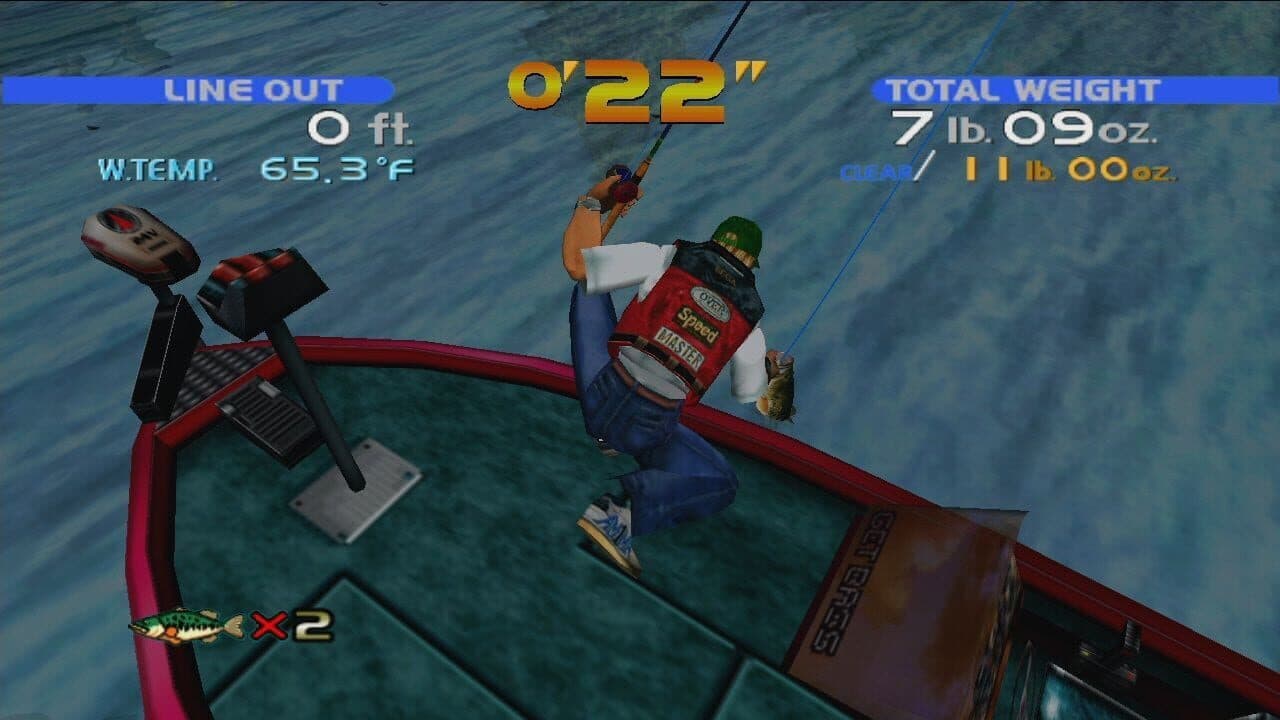The image size is (1280, 720).
Task: Select the green fish silhouette at bottom left
Action: (190, 625)
